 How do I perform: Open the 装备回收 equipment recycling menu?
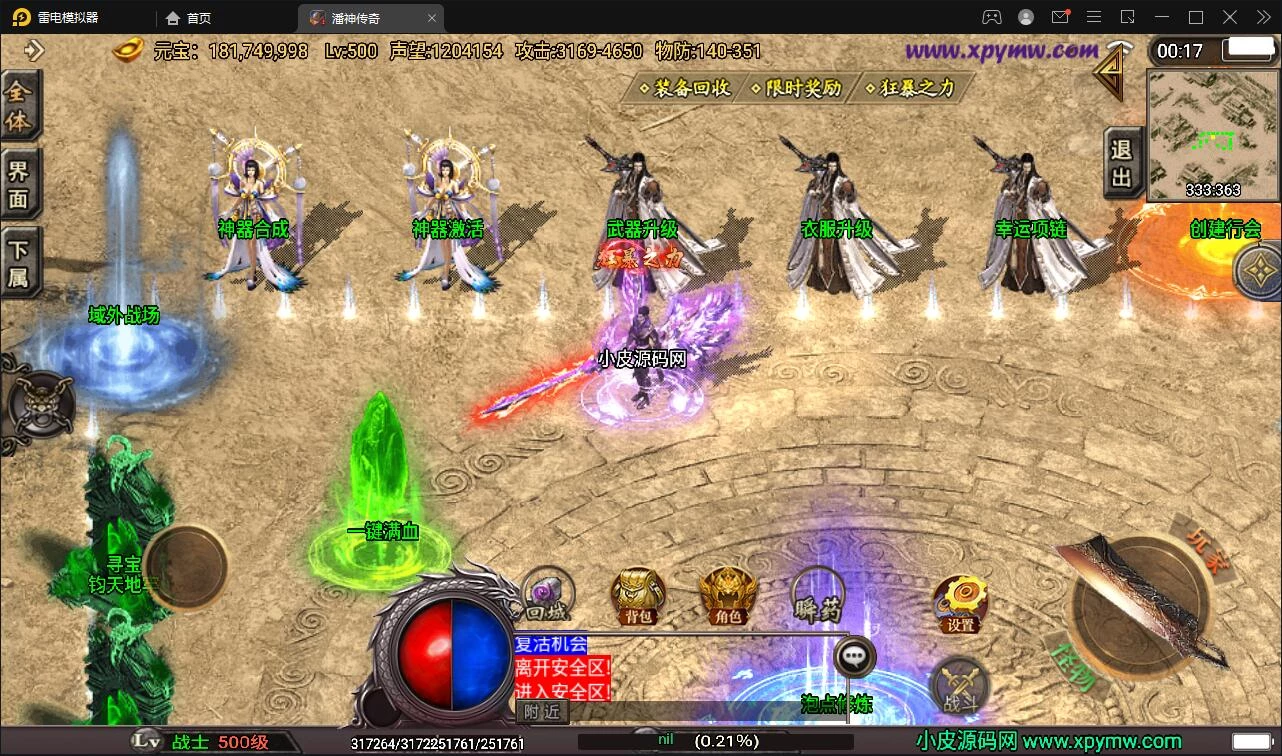(x=685, y=88)
